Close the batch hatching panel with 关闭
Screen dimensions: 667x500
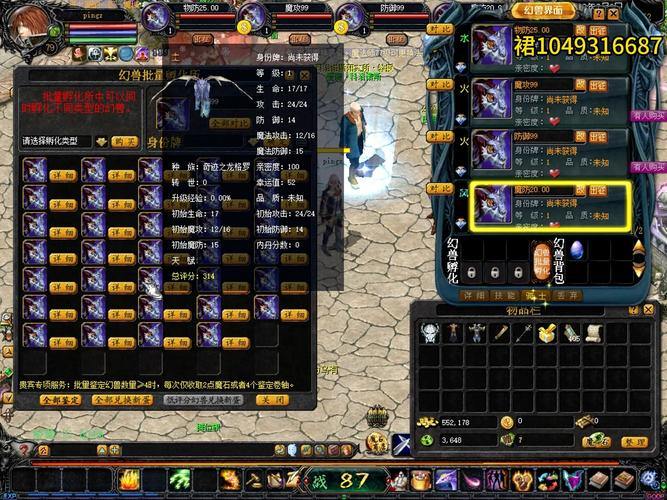pyautogui.click(x=272, y=400)
